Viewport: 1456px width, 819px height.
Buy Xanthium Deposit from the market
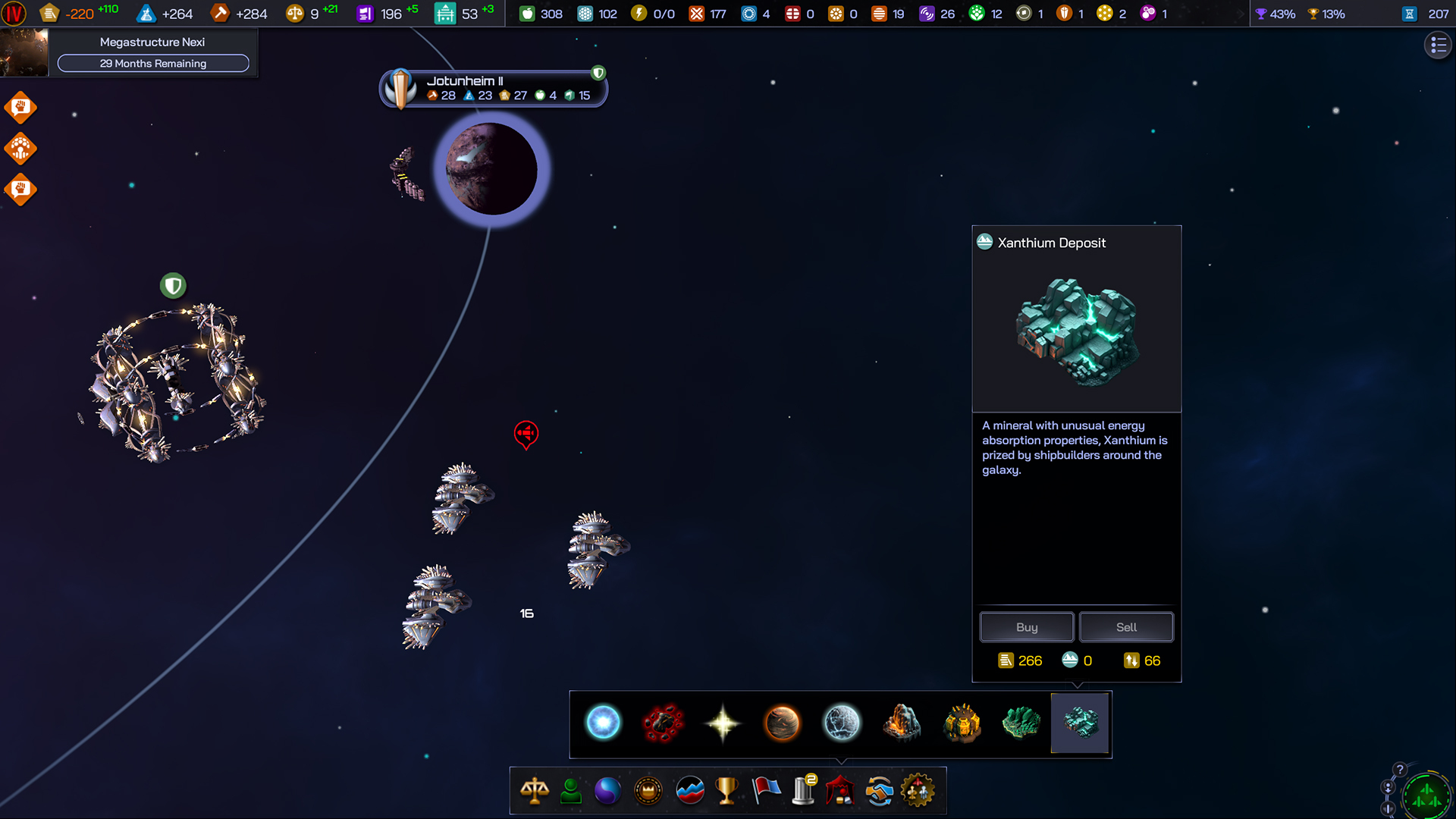1026,627
